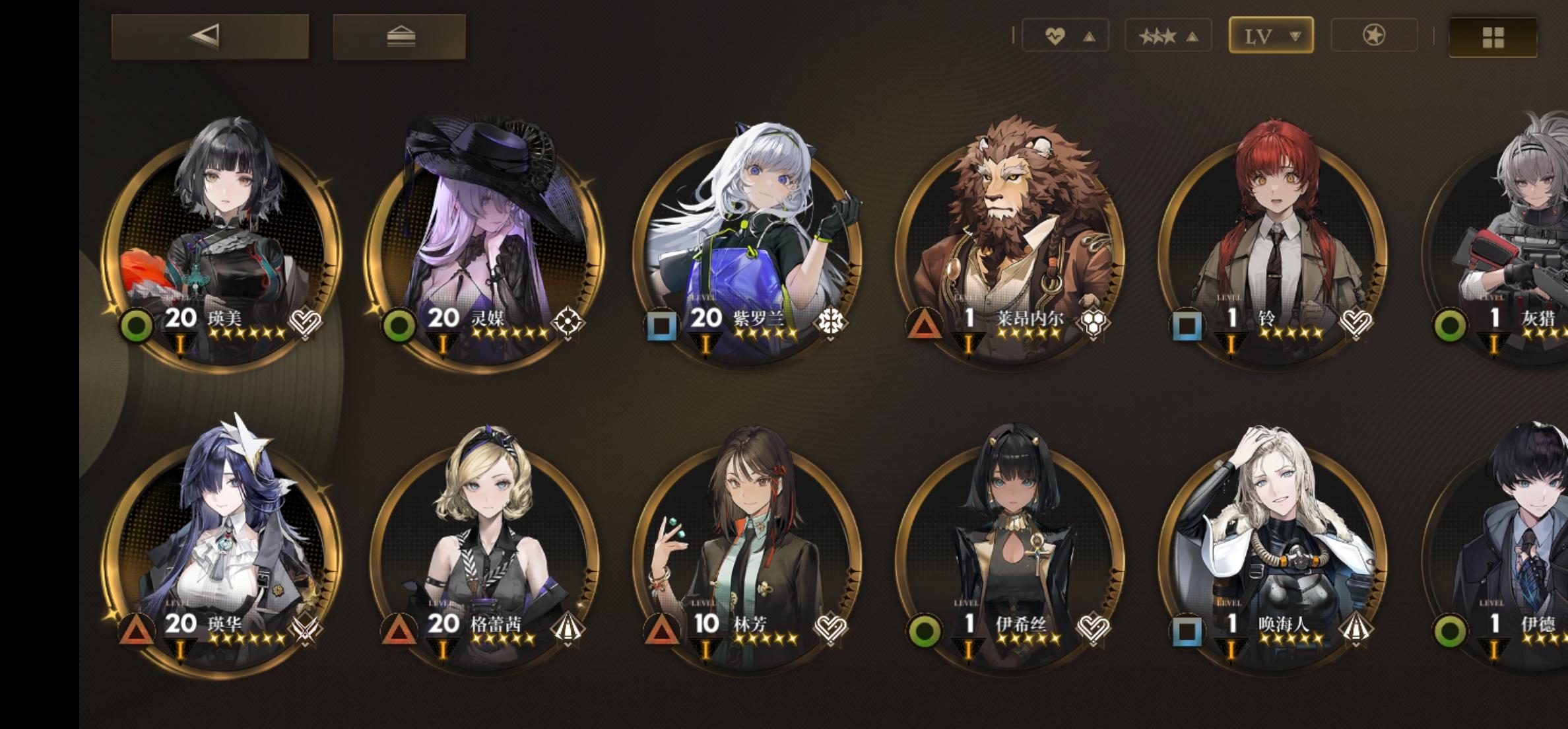
Task: Open the LV sort order dropdown
Action: click(1270, 34)
